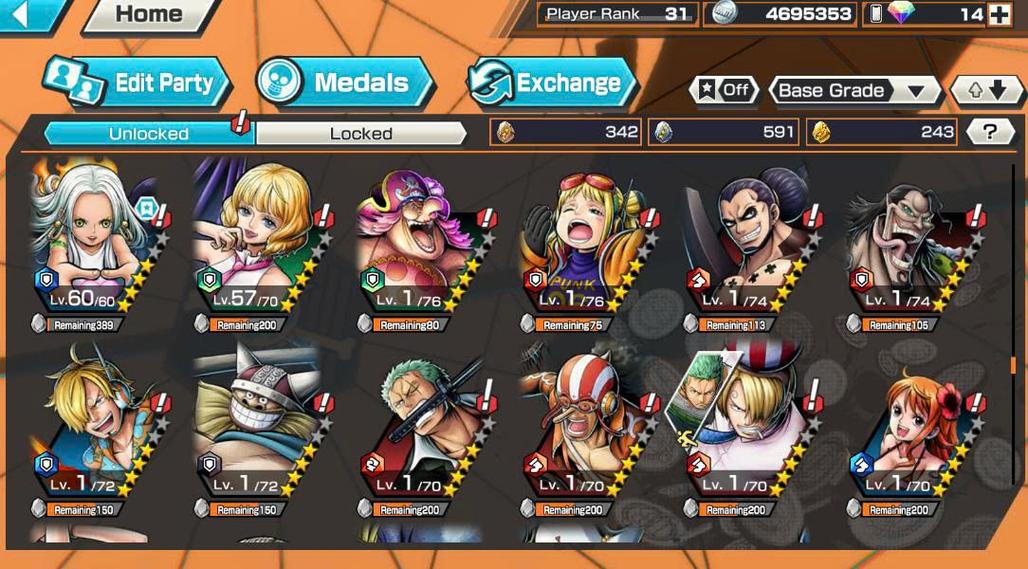Open help with the question mark button
This screenshot has height=569, width=1028.
(x=990, y=131)
